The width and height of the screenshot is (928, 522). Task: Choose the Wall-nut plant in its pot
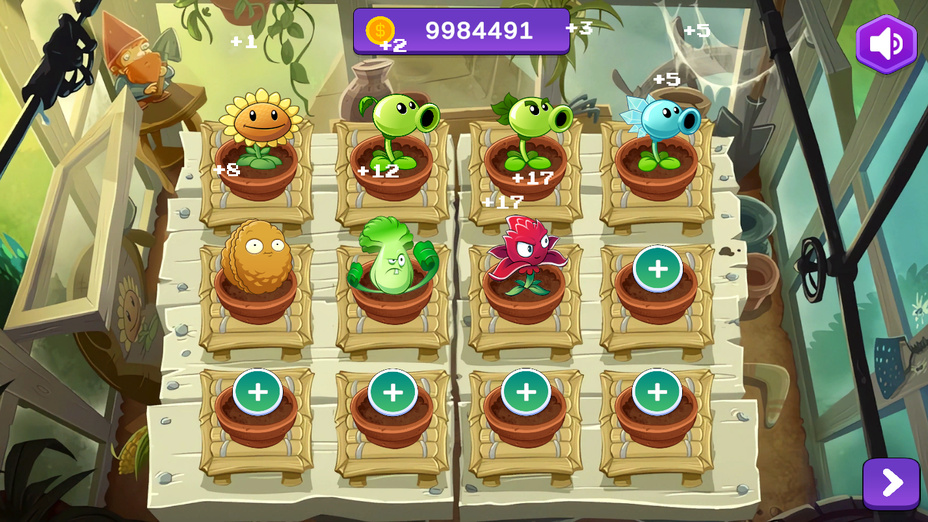pos(256,260)
